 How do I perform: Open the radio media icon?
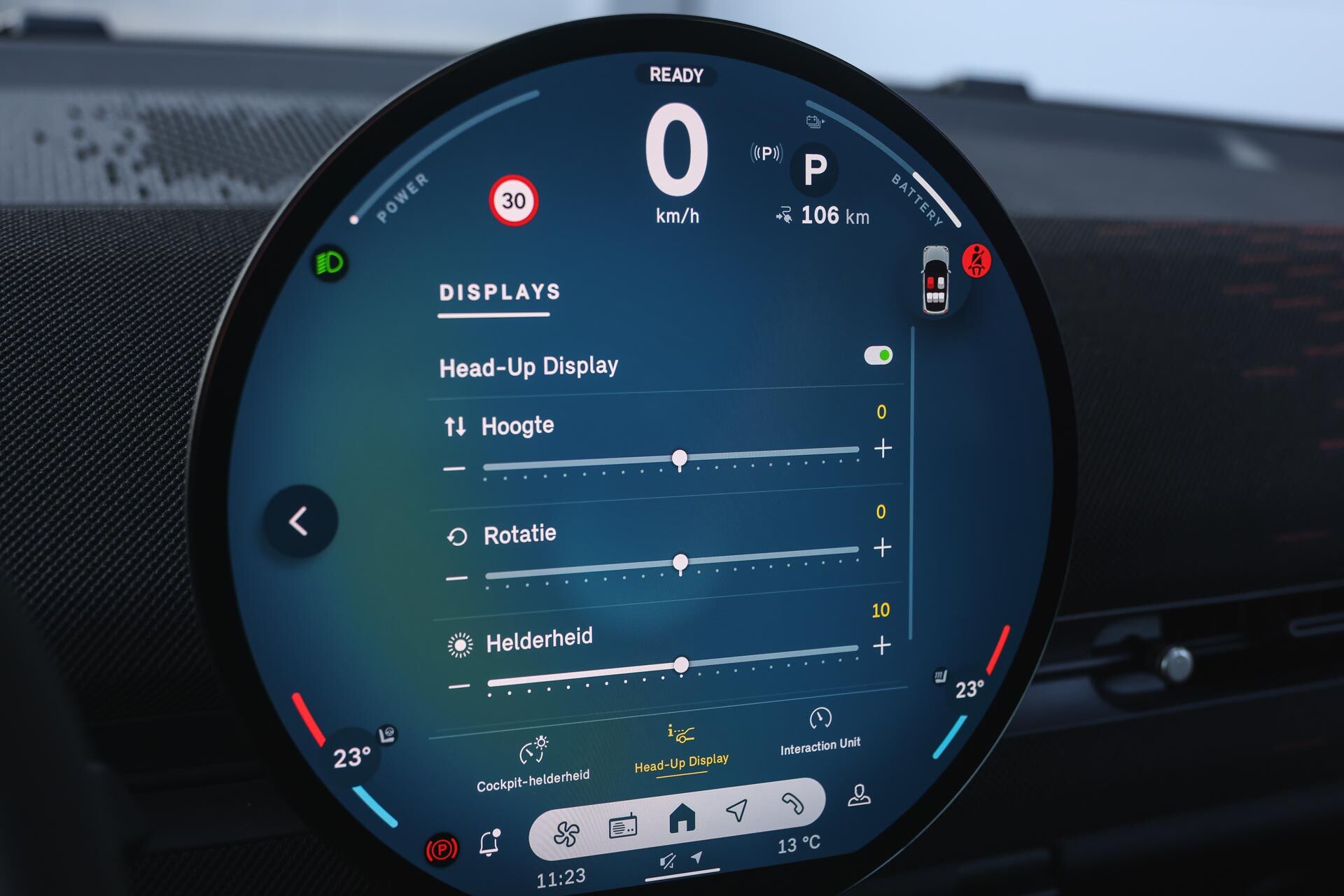coord(623,827)
